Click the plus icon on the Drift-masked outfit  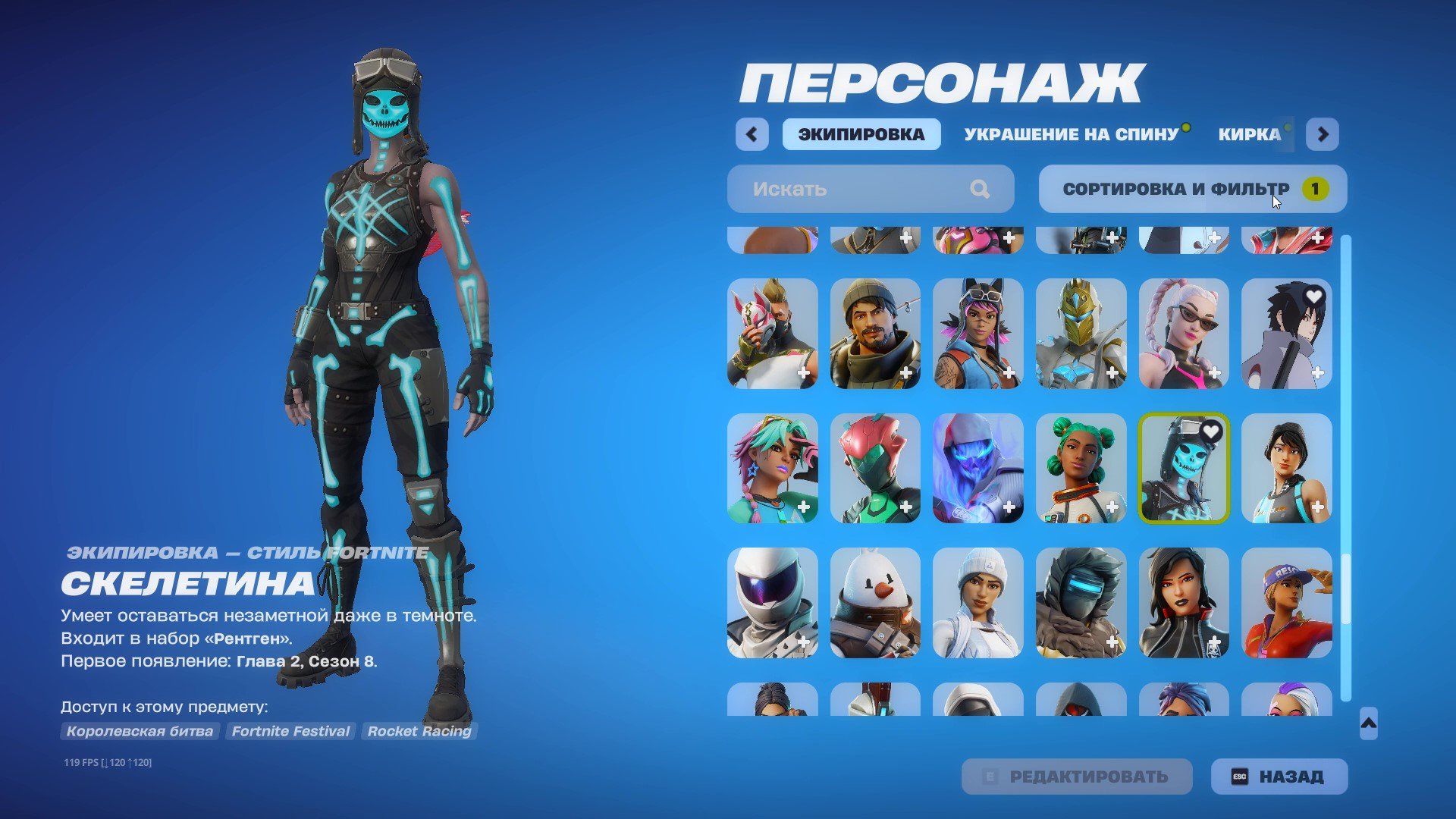[805, 372]
